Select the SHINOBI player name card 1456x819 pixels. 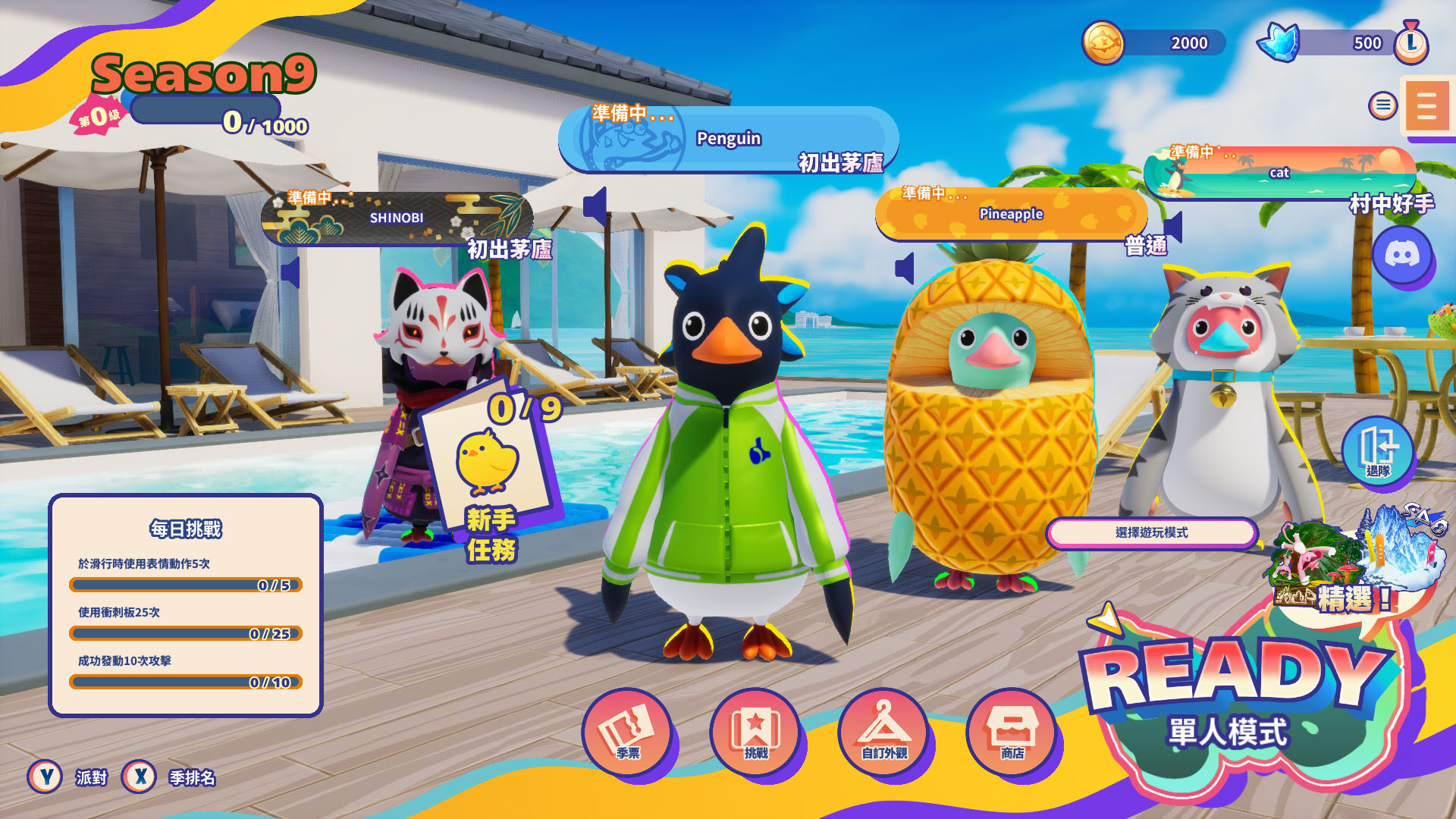396,218
